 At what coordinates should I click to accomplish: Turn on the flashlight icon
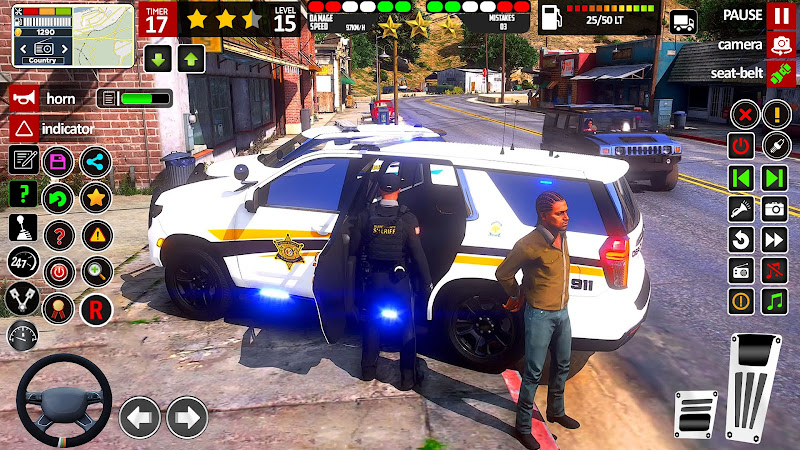[x=741, y=209]
